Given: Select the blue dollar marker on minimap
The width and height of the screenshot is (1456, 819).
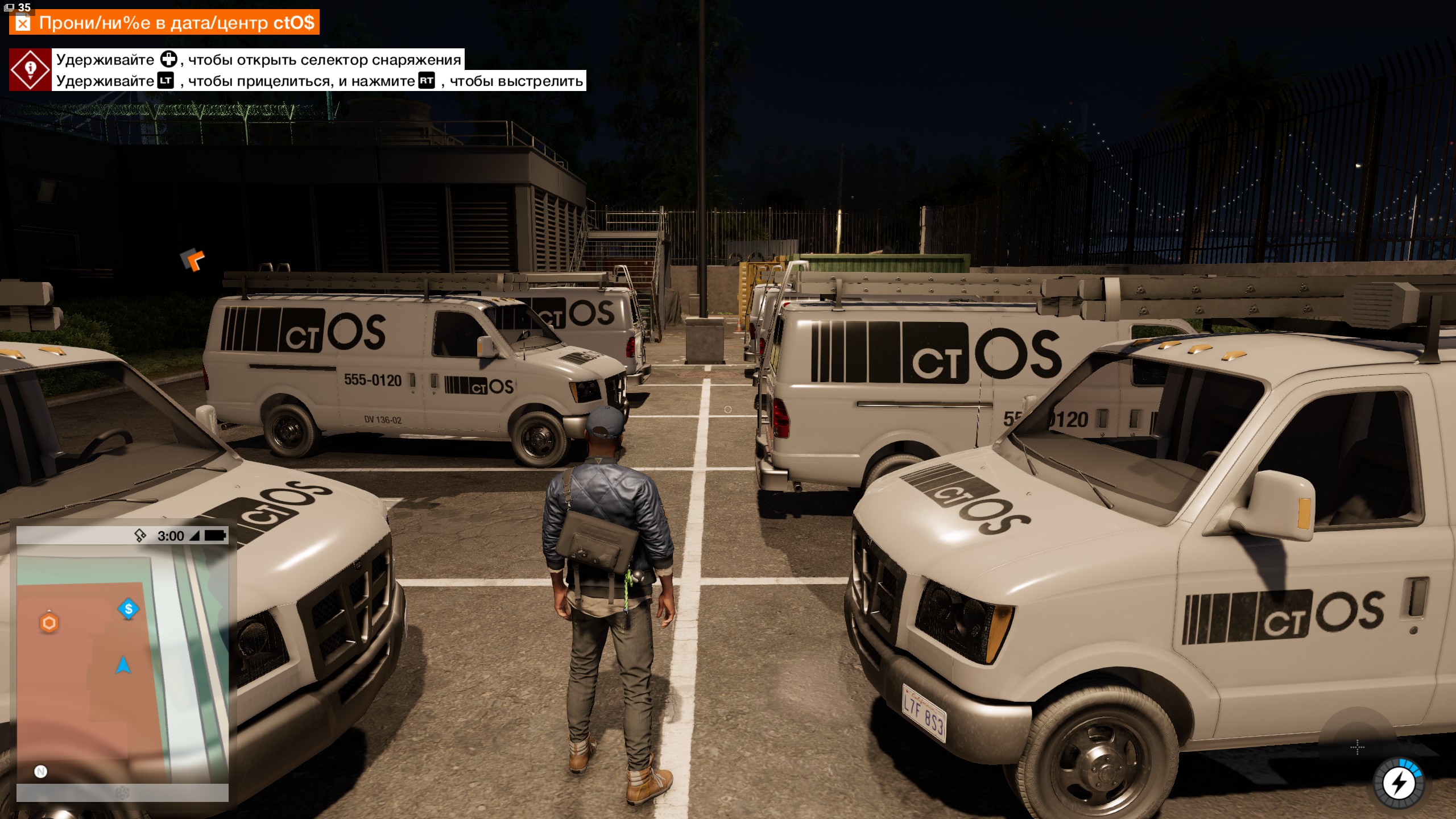Looking at the screenshot, I should click(129, 609).
